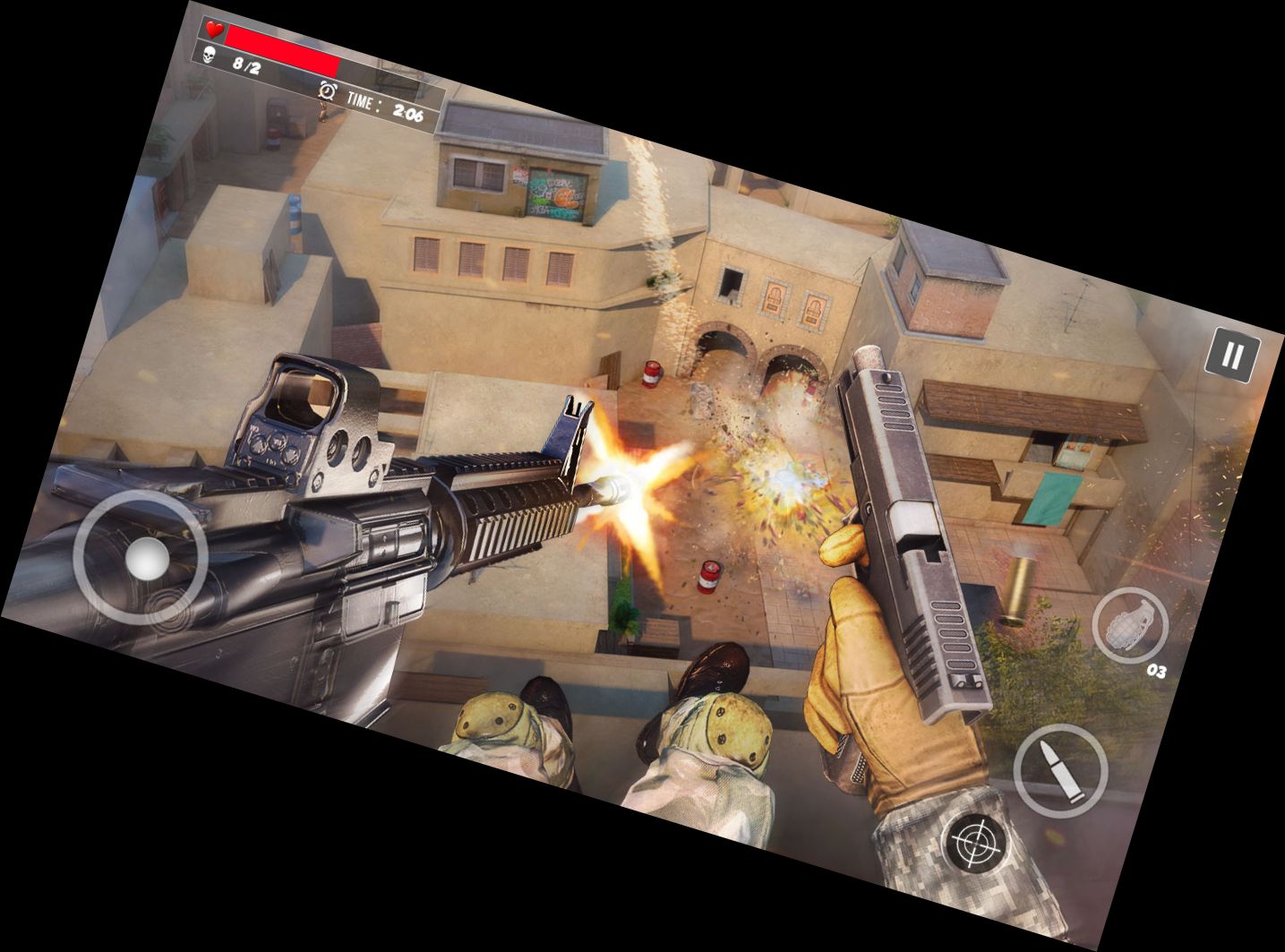The height and width of the screenshot is (952, 1285).
Task: Tap the alarm clock icon next to TIME
Action: pyautogui.click(x=326, y=92)
